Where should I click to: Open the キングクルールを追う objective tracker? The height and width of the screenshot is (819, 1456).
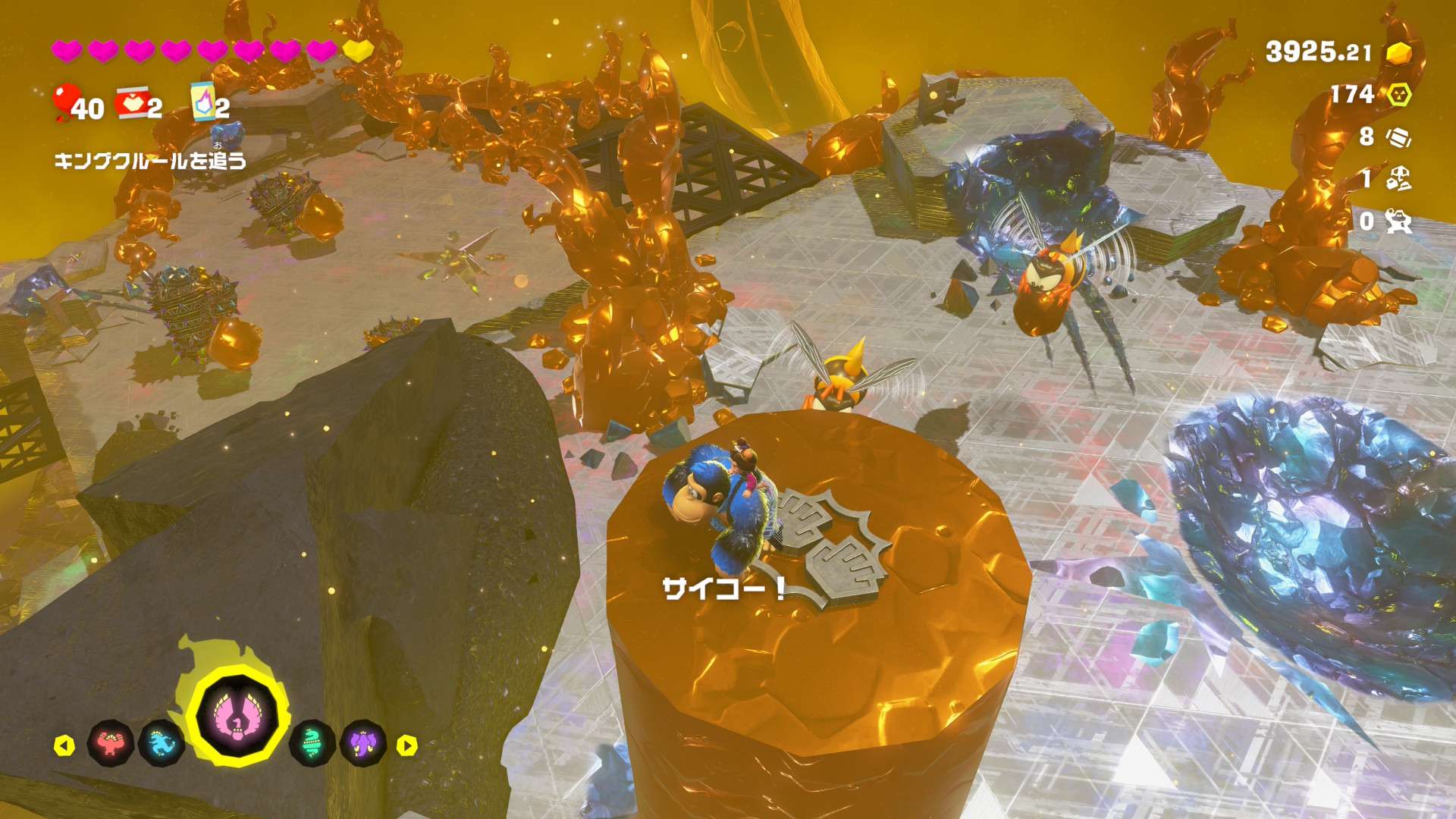coord(150,160)
